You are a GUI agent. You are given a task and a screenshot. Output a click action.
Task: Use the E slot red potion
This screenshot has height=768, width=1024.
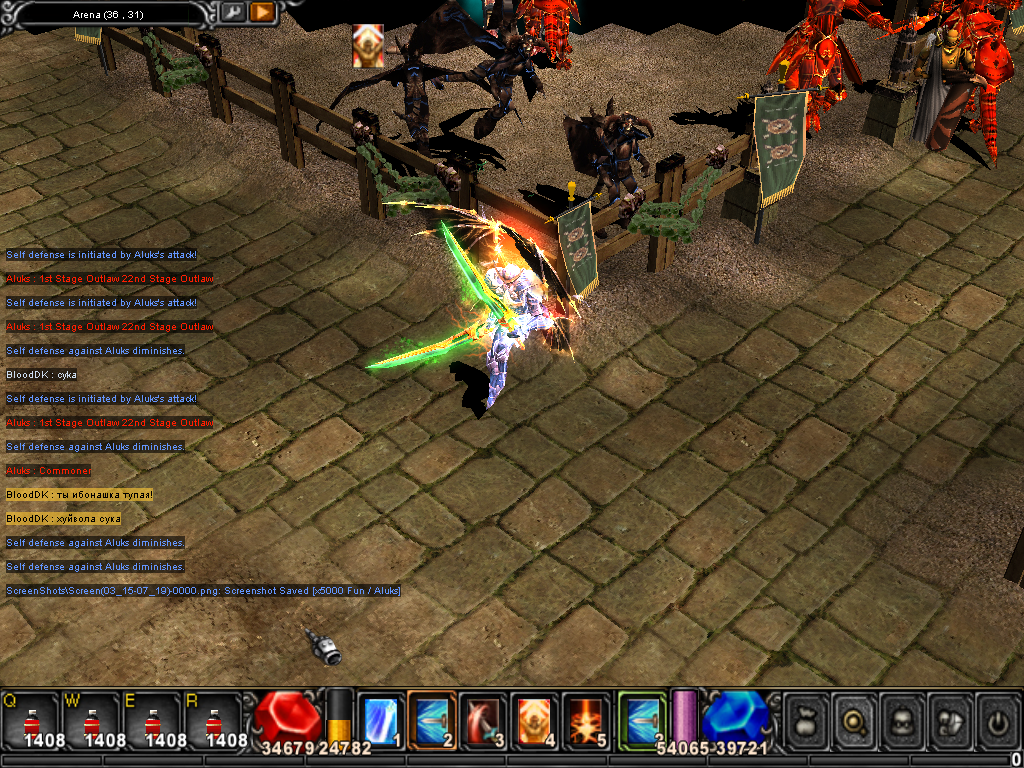(152, 720)
